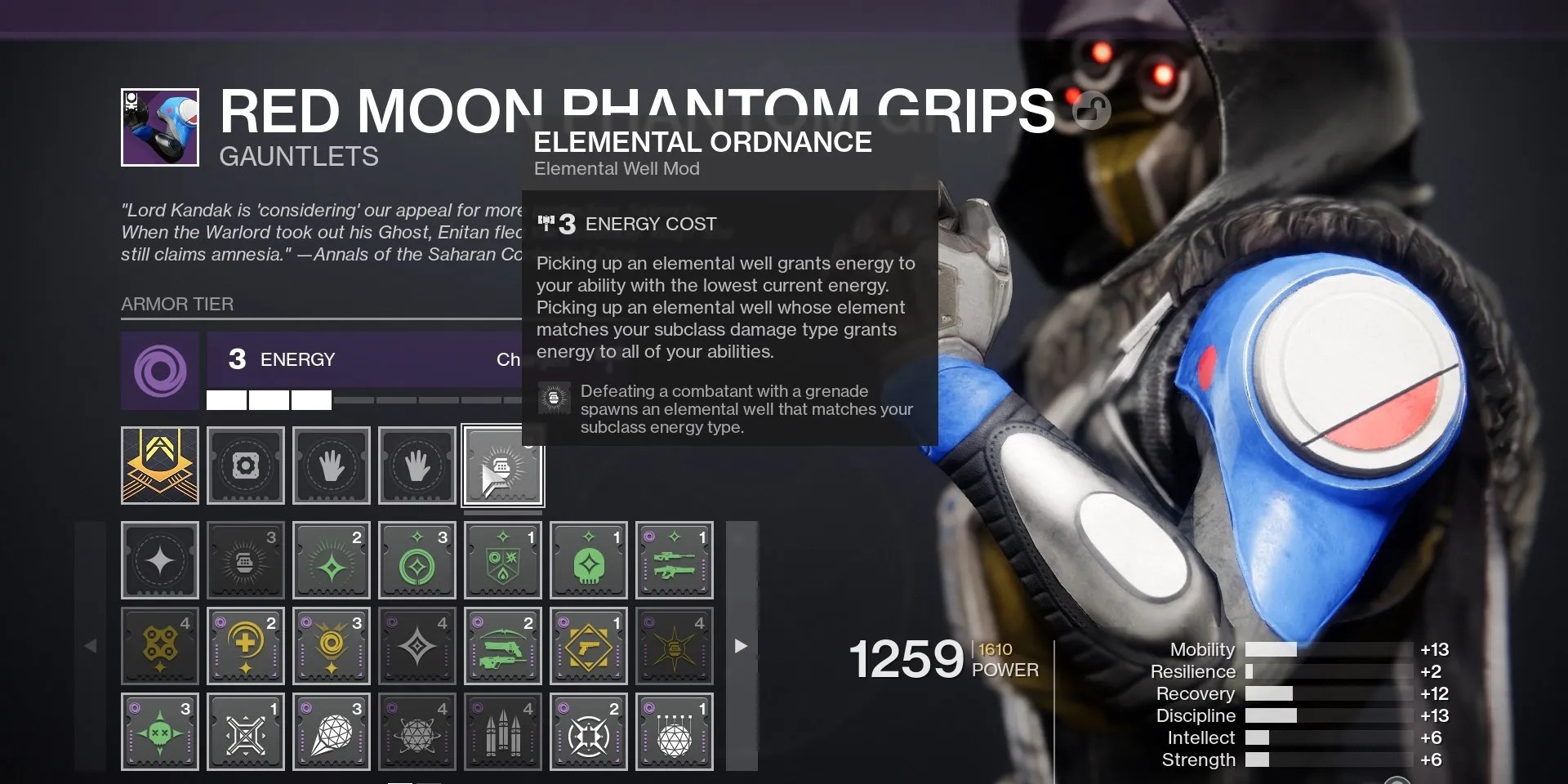Pick the yellow pistol targeting mod
Image resolution: width=1568 pixels, height=784 pixels.
(x=589, y=646)
